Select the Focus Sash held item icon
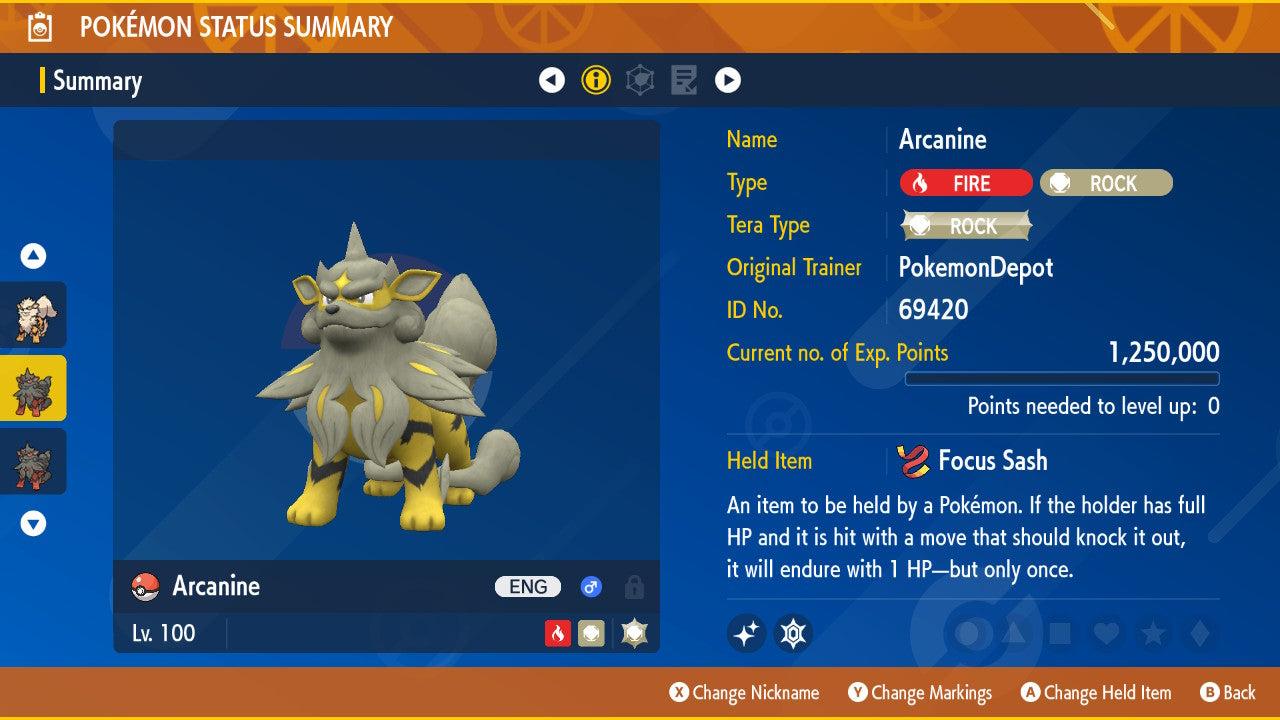The width and height of the screenshot is (1280, 720). [912, 461]
